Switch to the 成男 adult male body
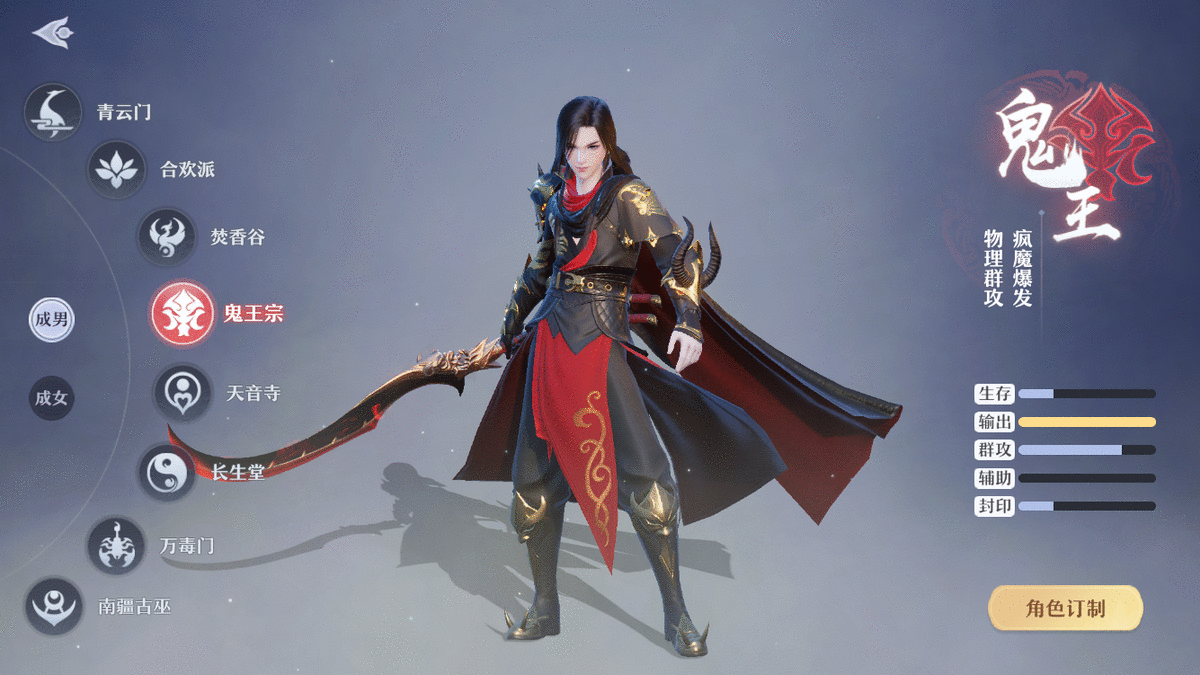The height and width of the screenshot is (675, 1200). [x=51, y=320]
